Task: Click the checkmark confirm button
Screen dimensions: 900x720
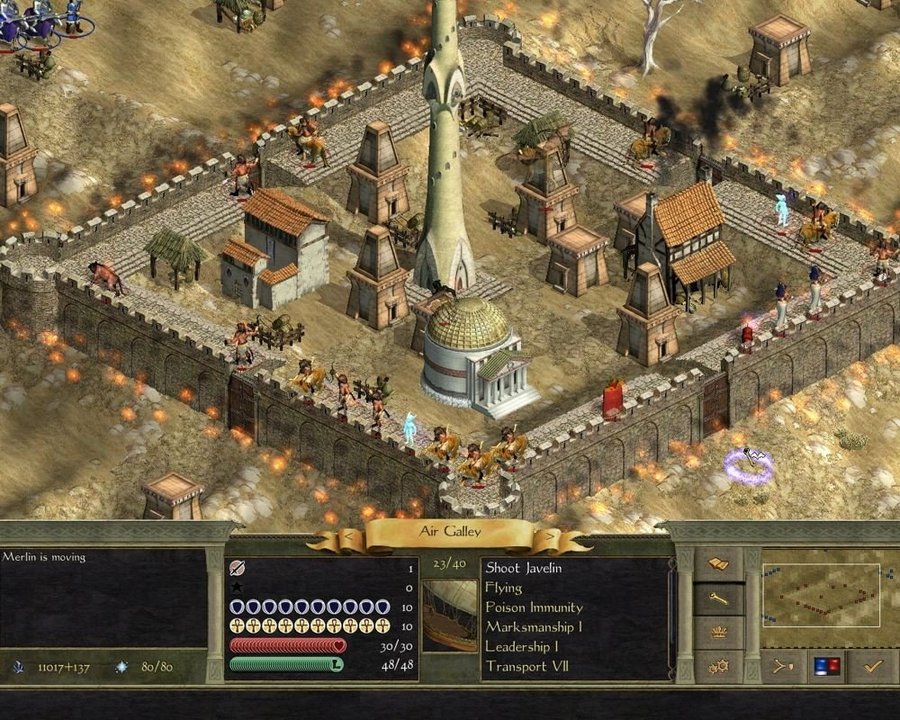Action: click(x=872, y=664)
